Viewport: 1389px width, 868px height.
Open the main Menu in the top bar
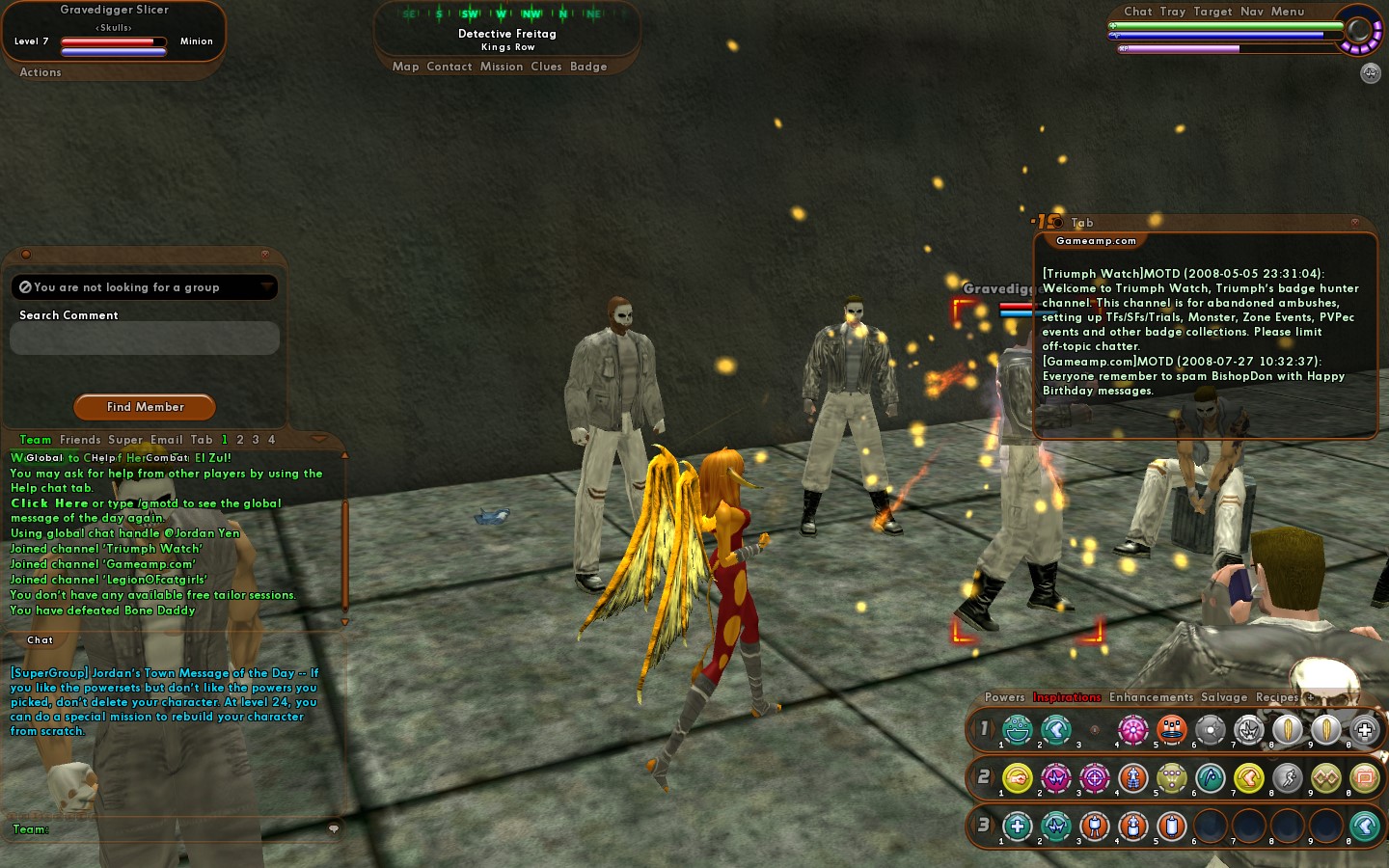(x=1288, y=12)
